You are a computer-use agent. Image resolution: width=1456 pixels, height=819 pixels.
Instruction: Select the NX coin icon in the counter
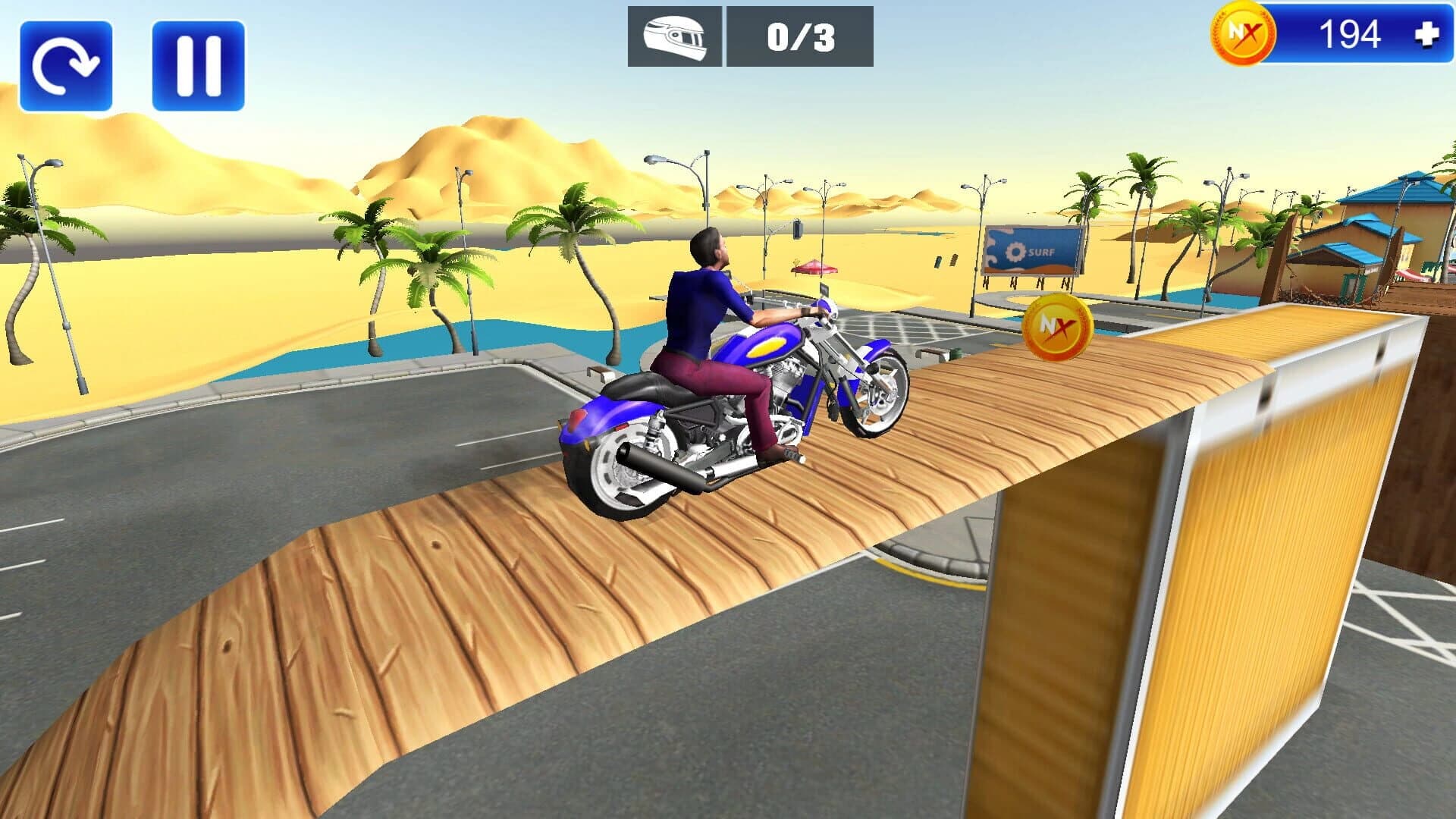(1244, 33)
